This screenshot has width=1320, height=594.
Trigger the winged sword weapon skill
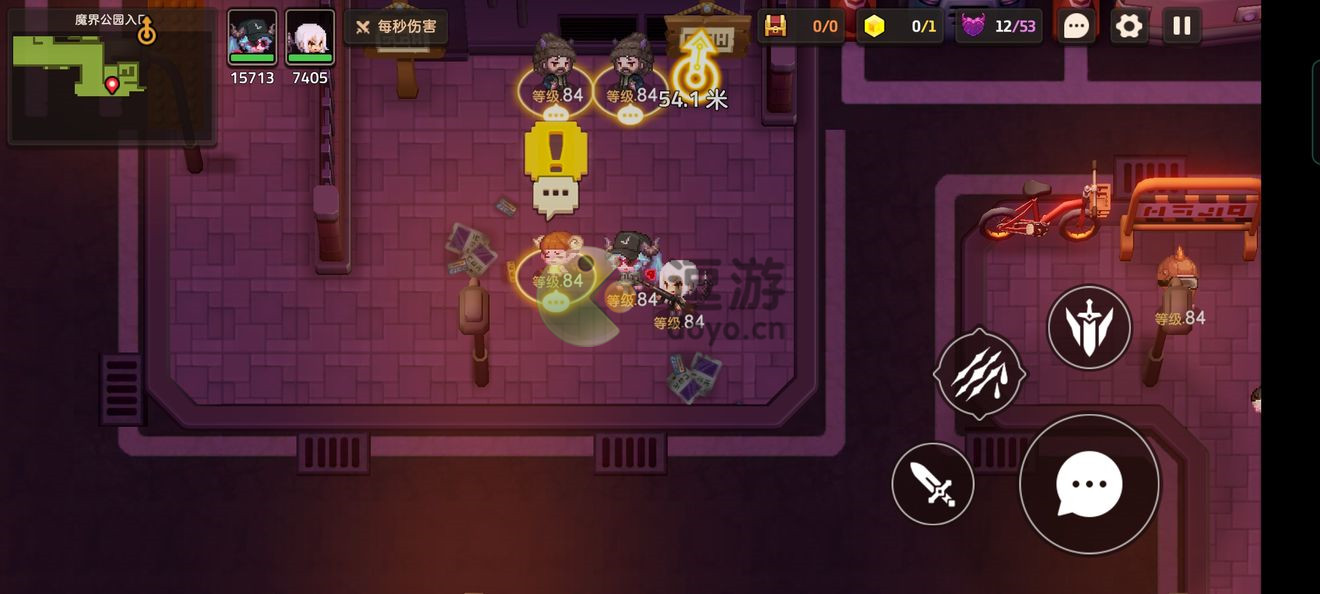[1089, 327]
